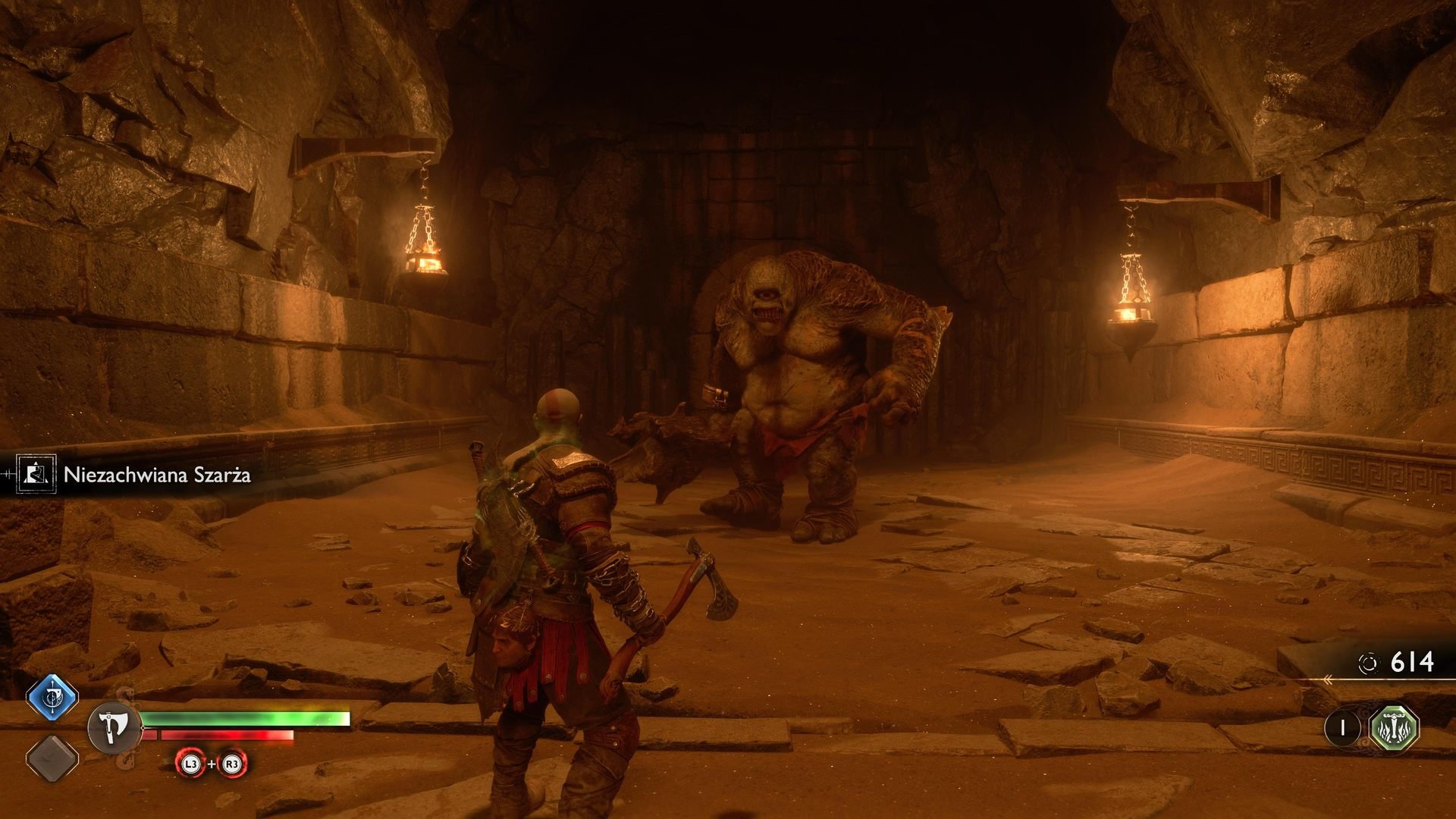Click the hacksilver currency icon beside 614
The height and width of the screenshot is (819, 1456).
click(x=1368, y=663)
